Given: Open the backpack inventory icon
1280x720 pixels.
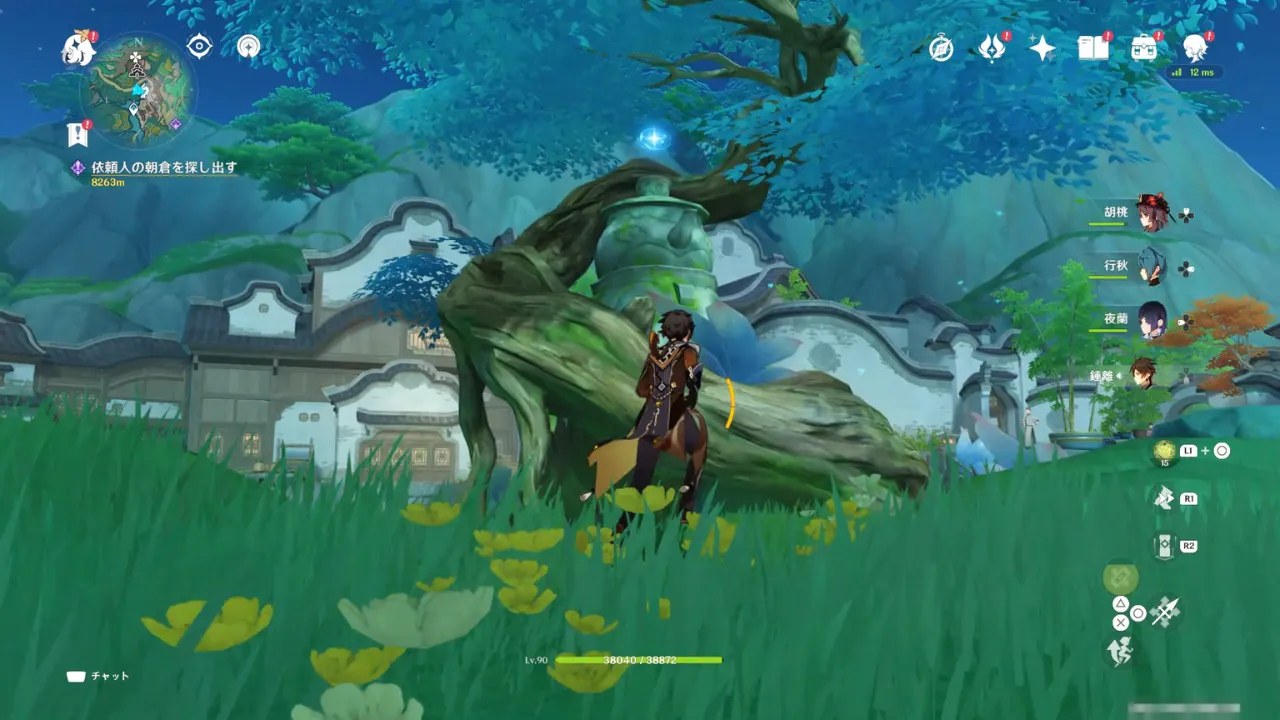Looking at the screenshot, I should tap(1143, 48).
